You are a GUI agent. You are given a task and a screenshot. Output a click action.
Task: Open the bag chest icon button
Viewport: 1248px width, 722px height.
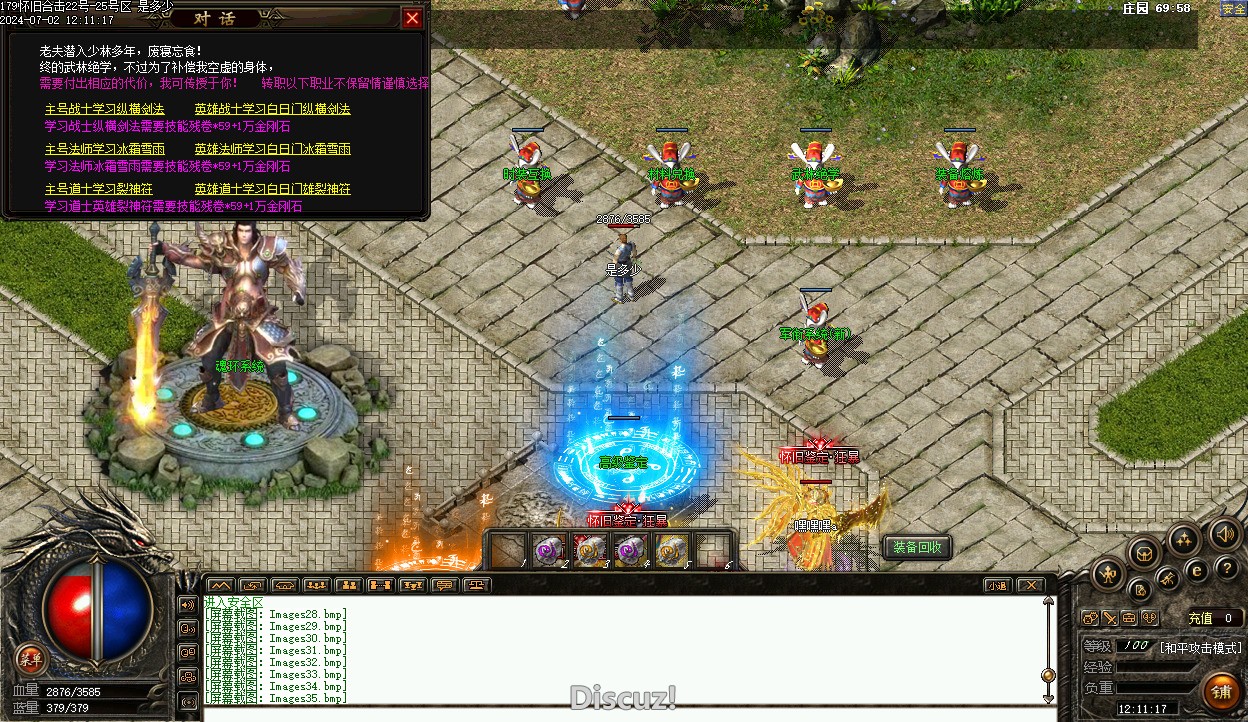[x=1144, y=552]
